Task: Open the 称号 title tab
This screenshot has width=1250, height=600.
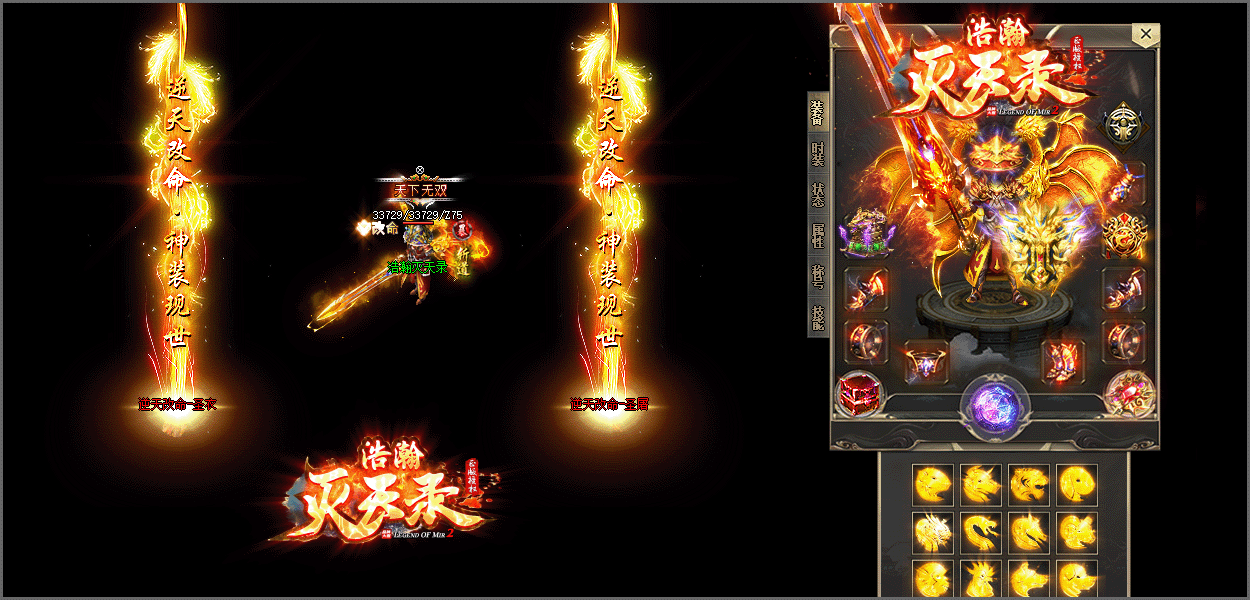Action: (818, 277)
